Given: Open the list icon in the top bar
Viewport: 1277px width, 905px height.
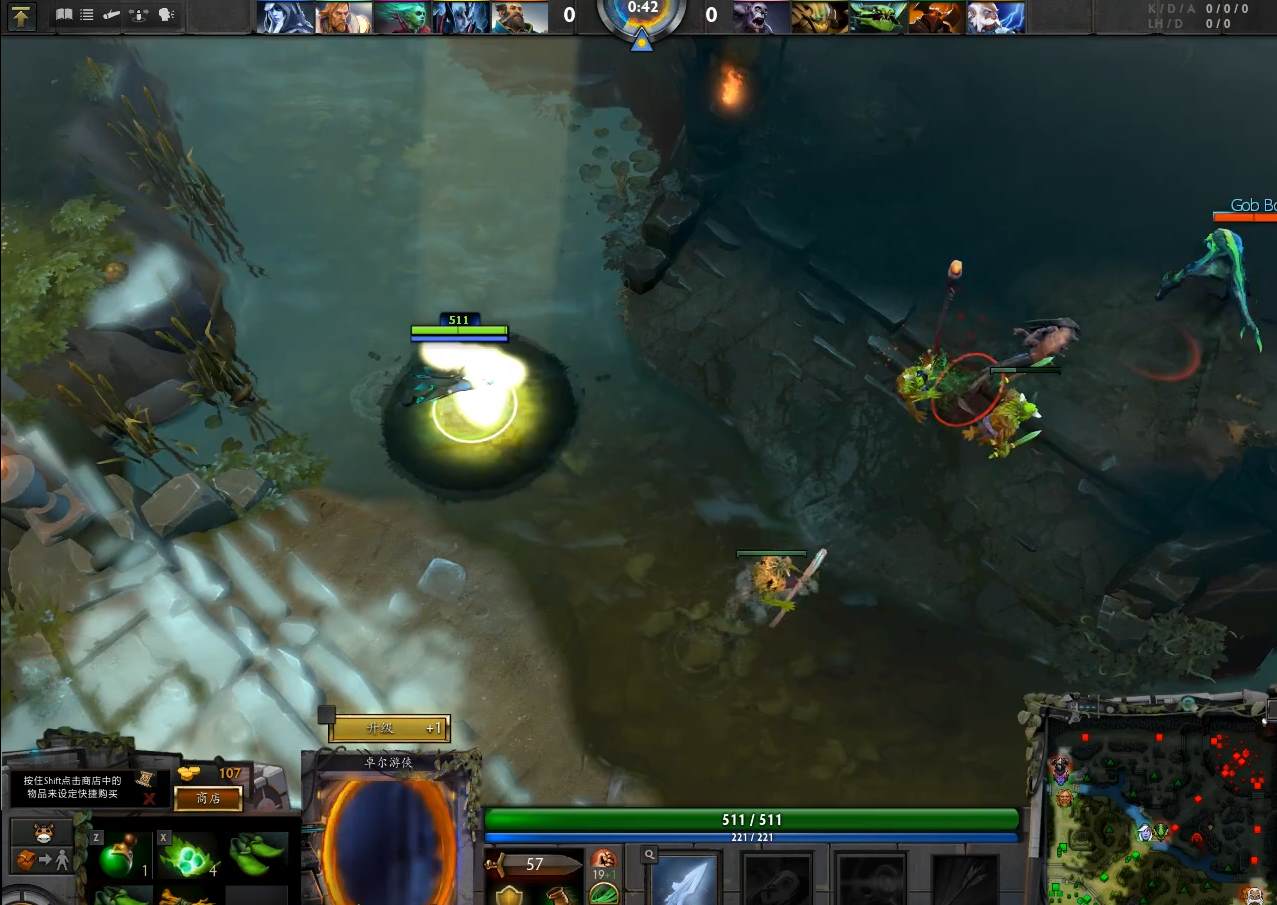Looking at the screenshot, I should tap(87, 15).
